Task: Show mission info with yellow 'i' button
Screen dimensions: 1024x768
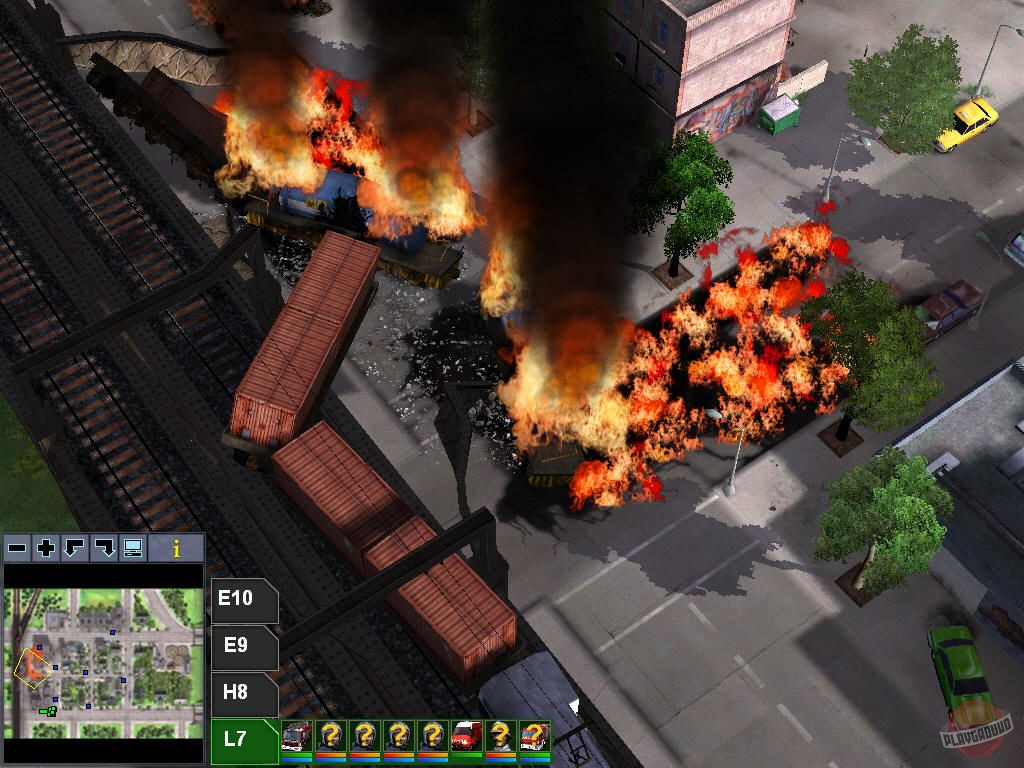Action: click(177, 548)
